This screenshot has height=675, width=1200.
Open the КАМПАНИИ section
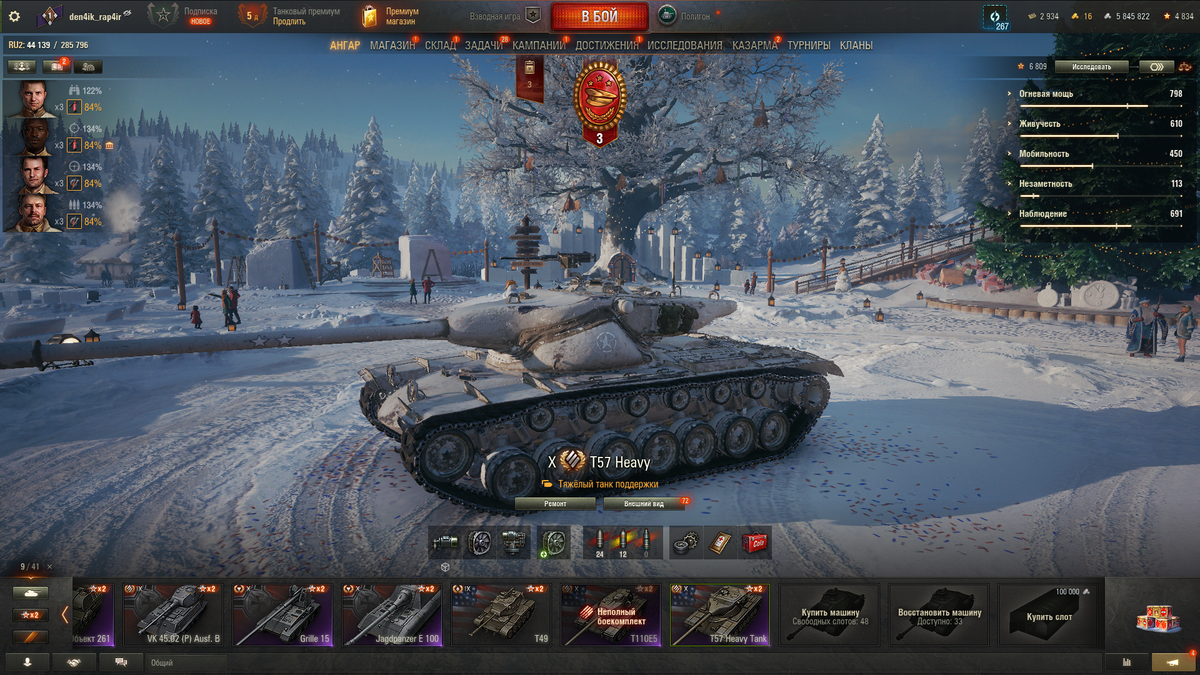539,45
